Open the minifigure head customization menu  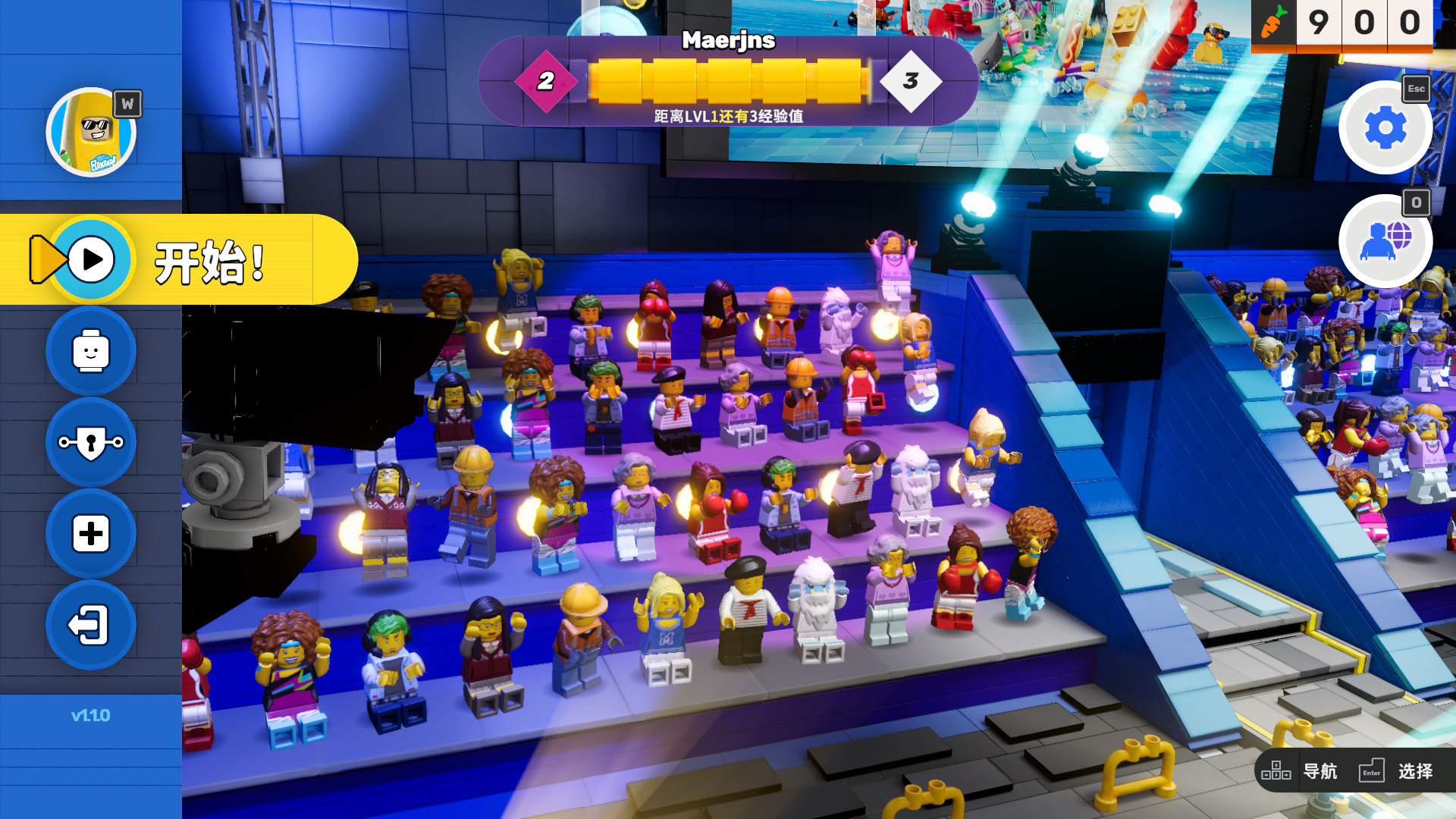[x=91, y=351]
